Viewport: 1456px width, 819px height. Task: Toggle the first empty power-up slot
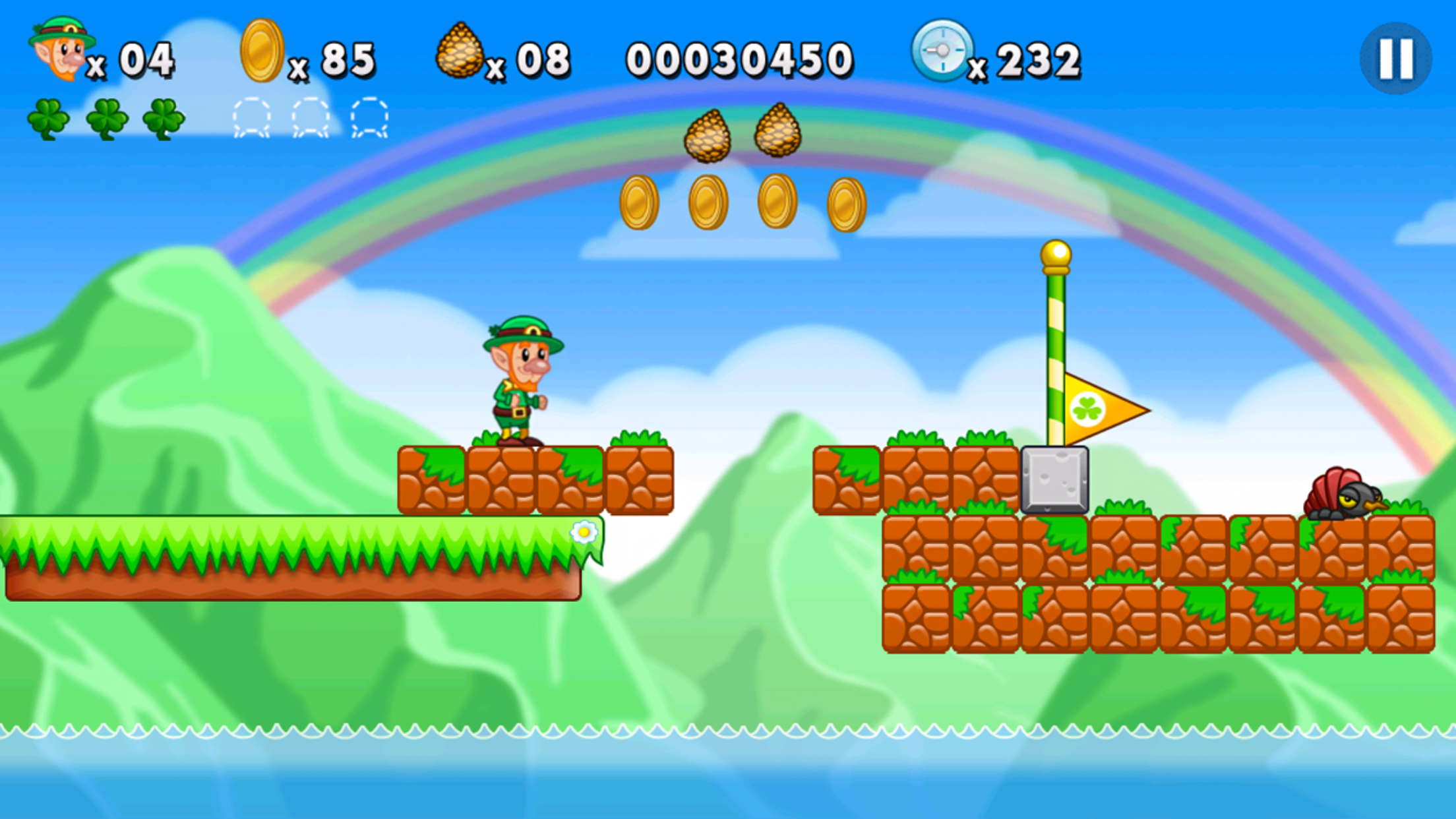click(251, 119)
